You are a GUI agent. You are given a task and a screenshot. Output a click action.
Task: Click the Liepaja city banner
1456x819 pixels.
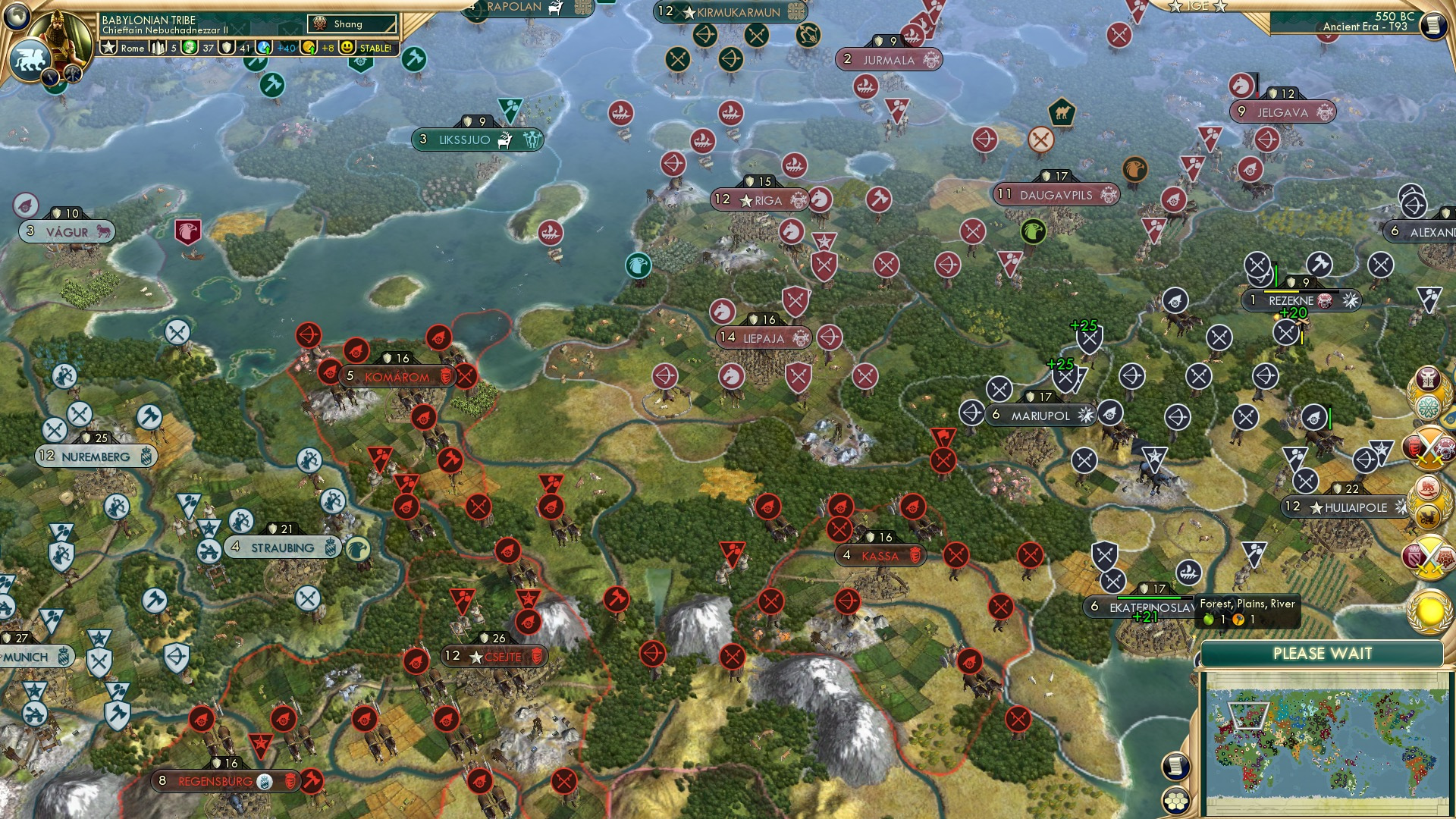(x=761, y=339)
